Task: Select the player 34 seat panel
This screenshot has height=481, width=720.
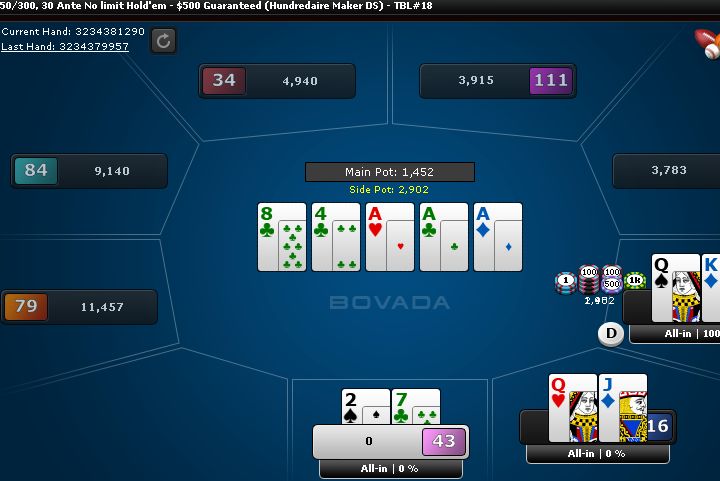Action: 277,81
